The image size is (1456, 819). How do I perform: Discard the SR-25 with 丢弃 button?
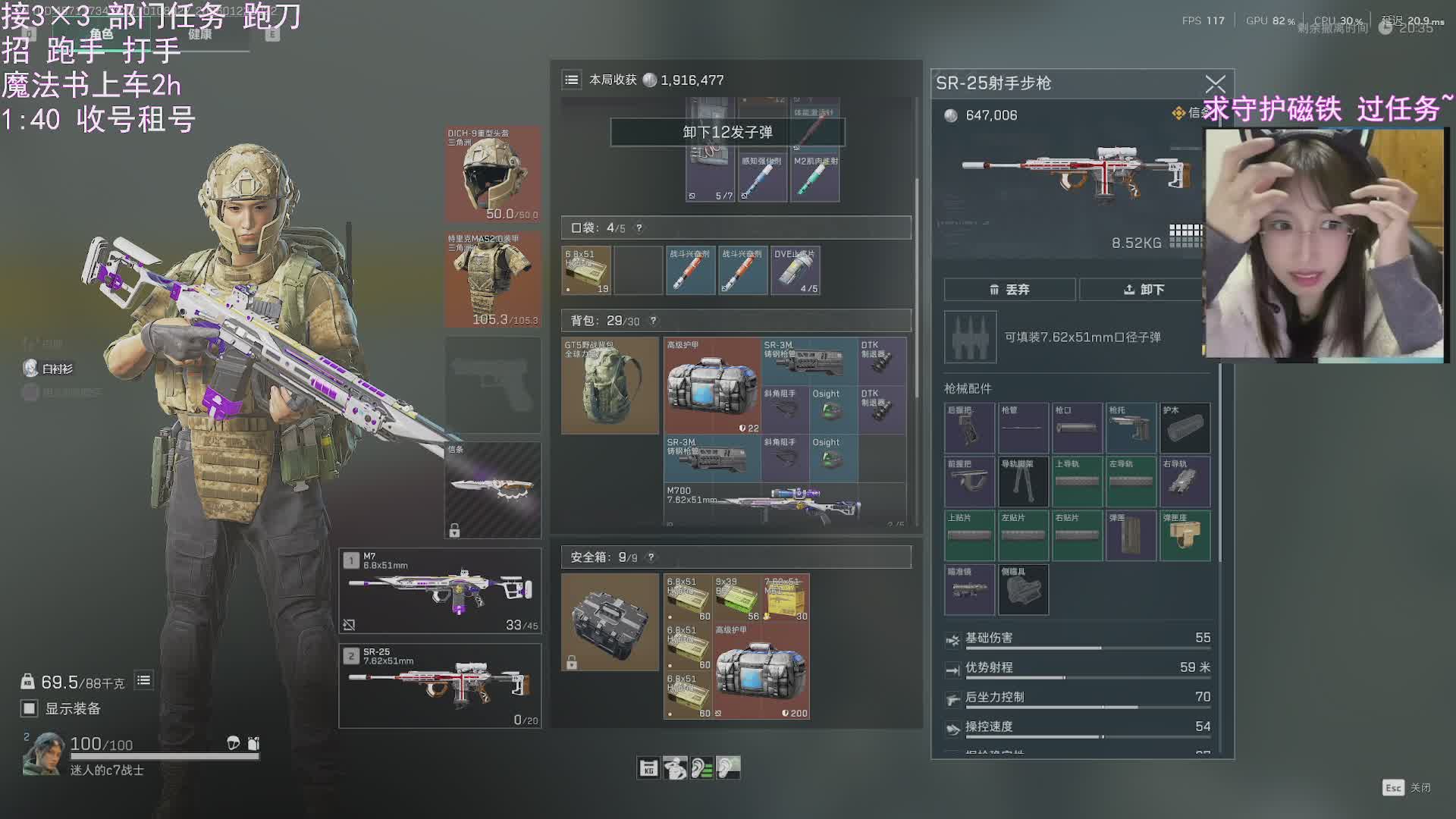[x=1009, y=290]
